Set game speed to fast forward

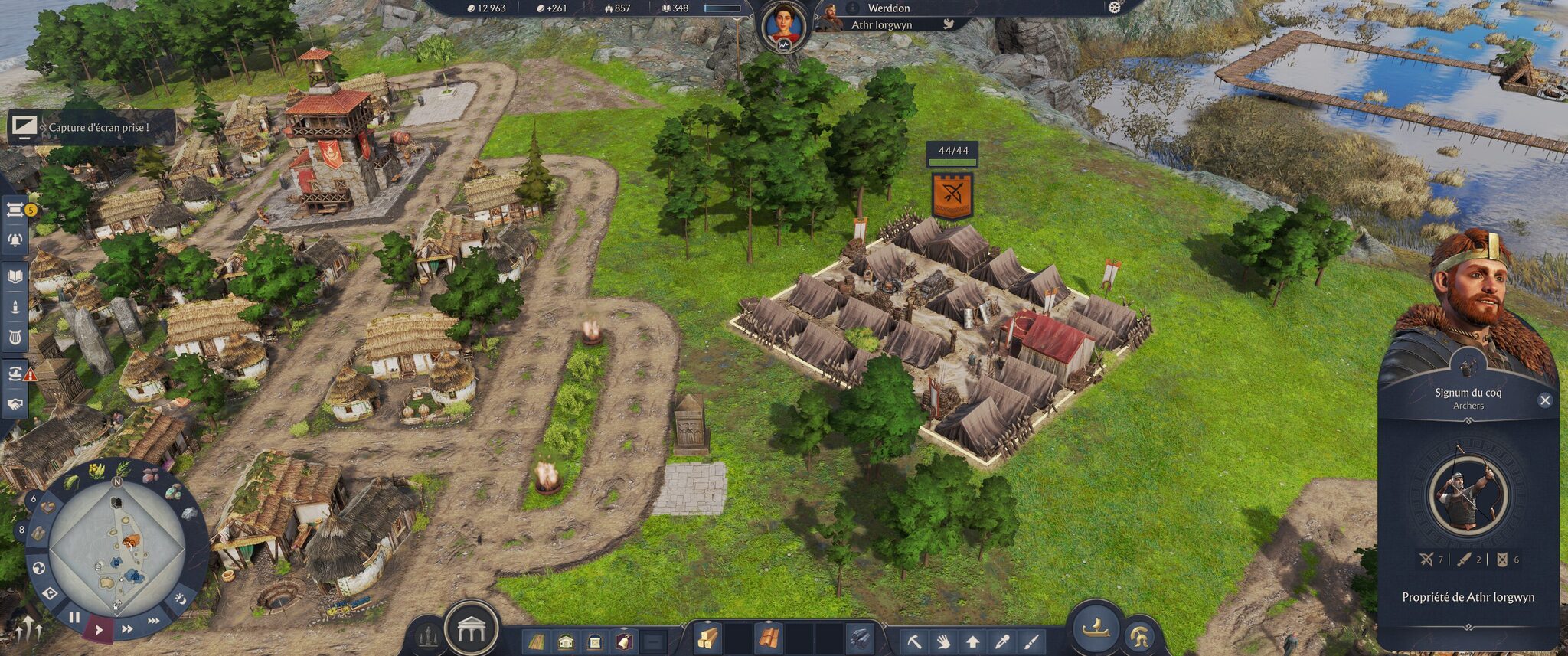[127, 628]
